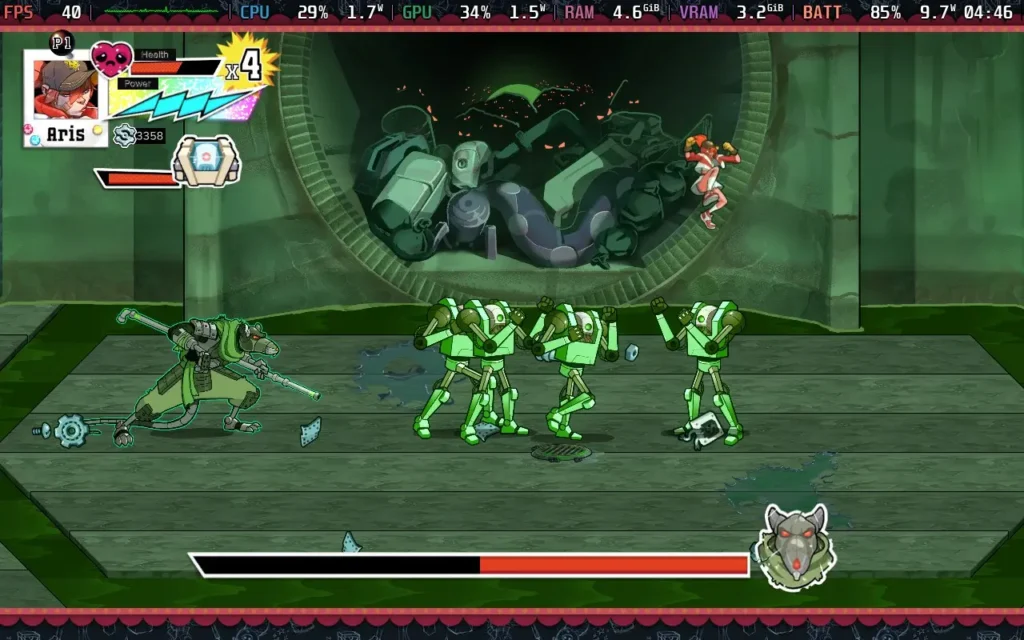Viewport: 1024px width, 640px height.
Task: Click the gear currency icon
Action: click(x=124, y=135)
